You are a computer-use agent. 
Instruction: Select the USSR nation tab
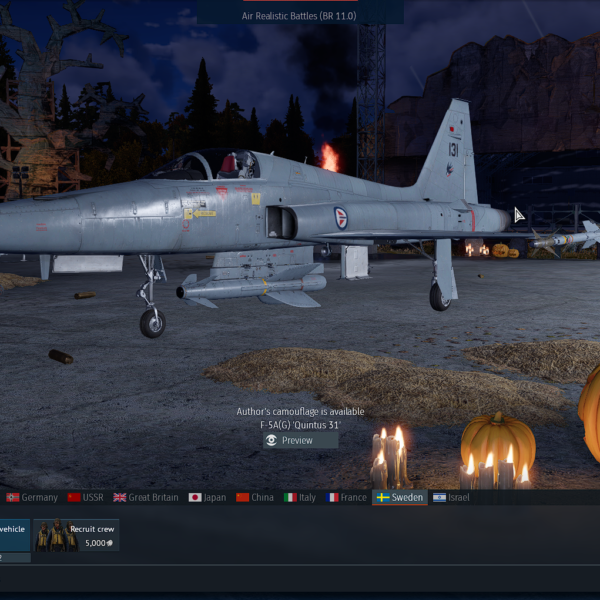pyautogui.click(x=85, y=497)
